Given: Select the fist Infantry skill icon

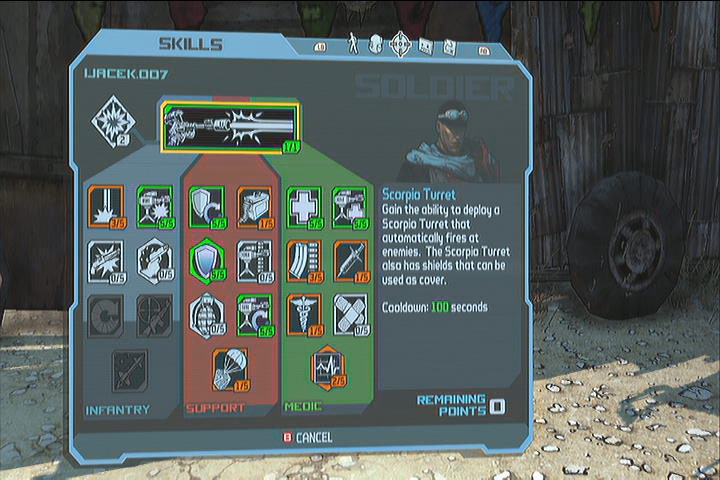Looking at the screenshot, I should point(154,260).
